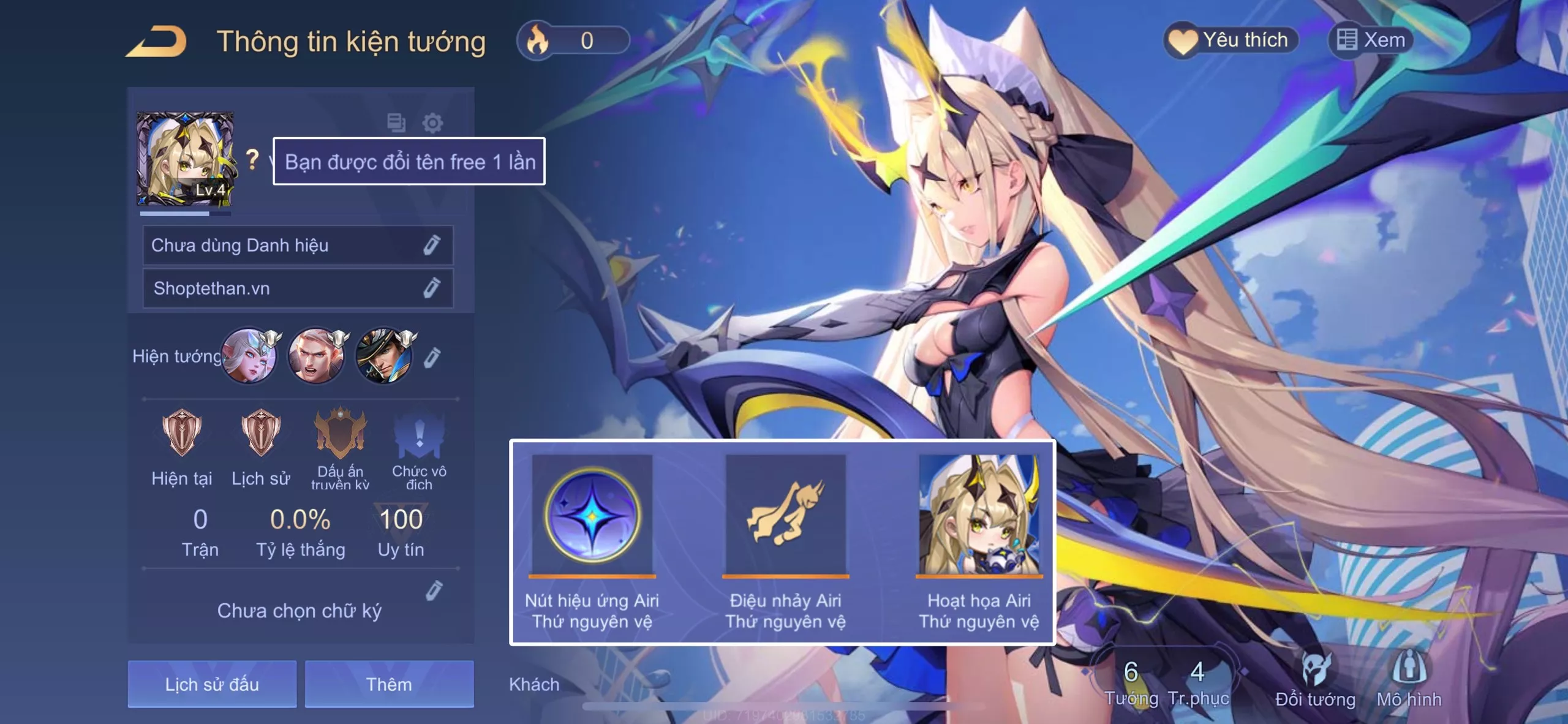The image size is (1568, 724).
Task: Go back using the arrow button
Action: tap(156, 42)
